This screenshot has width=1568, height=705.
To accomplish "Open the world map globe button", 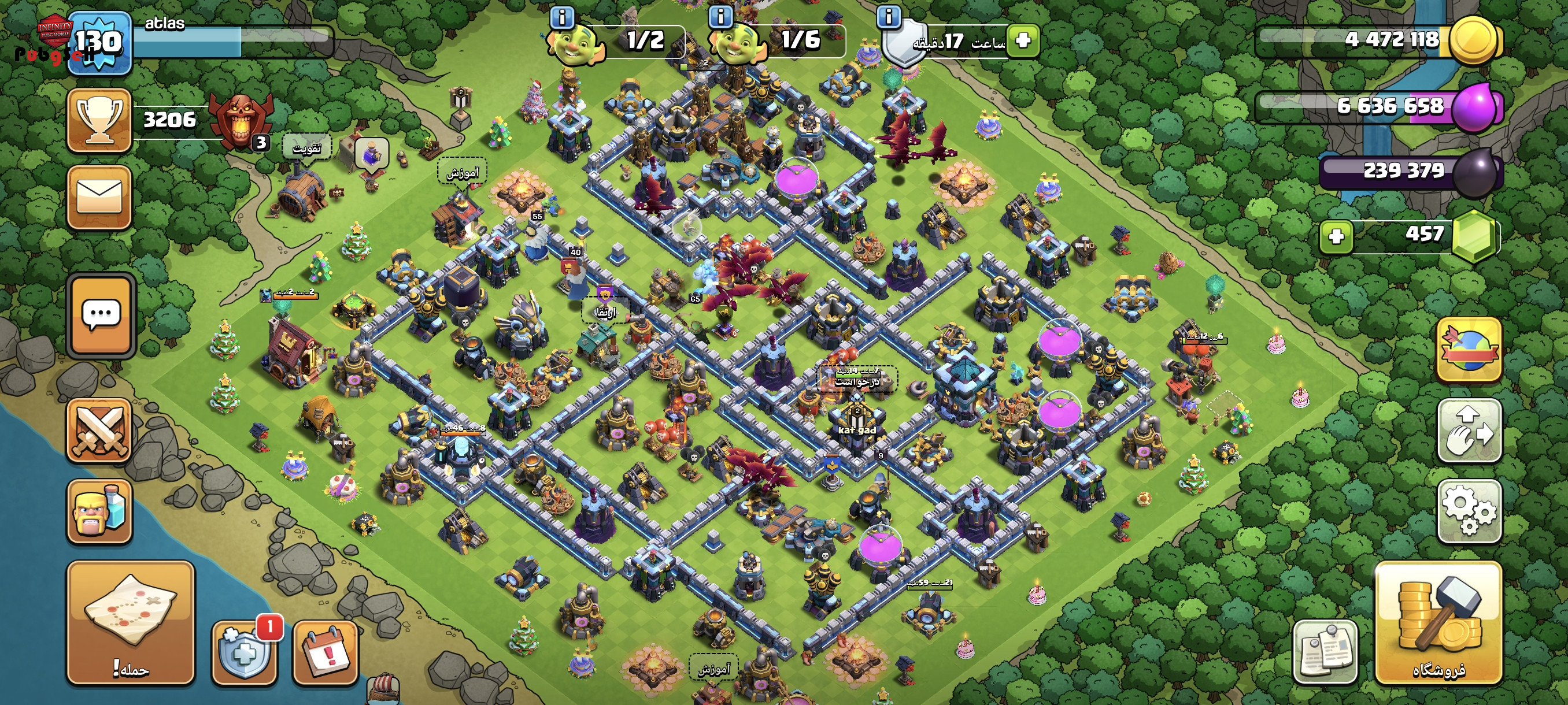I will click(x=1469, y=349).
